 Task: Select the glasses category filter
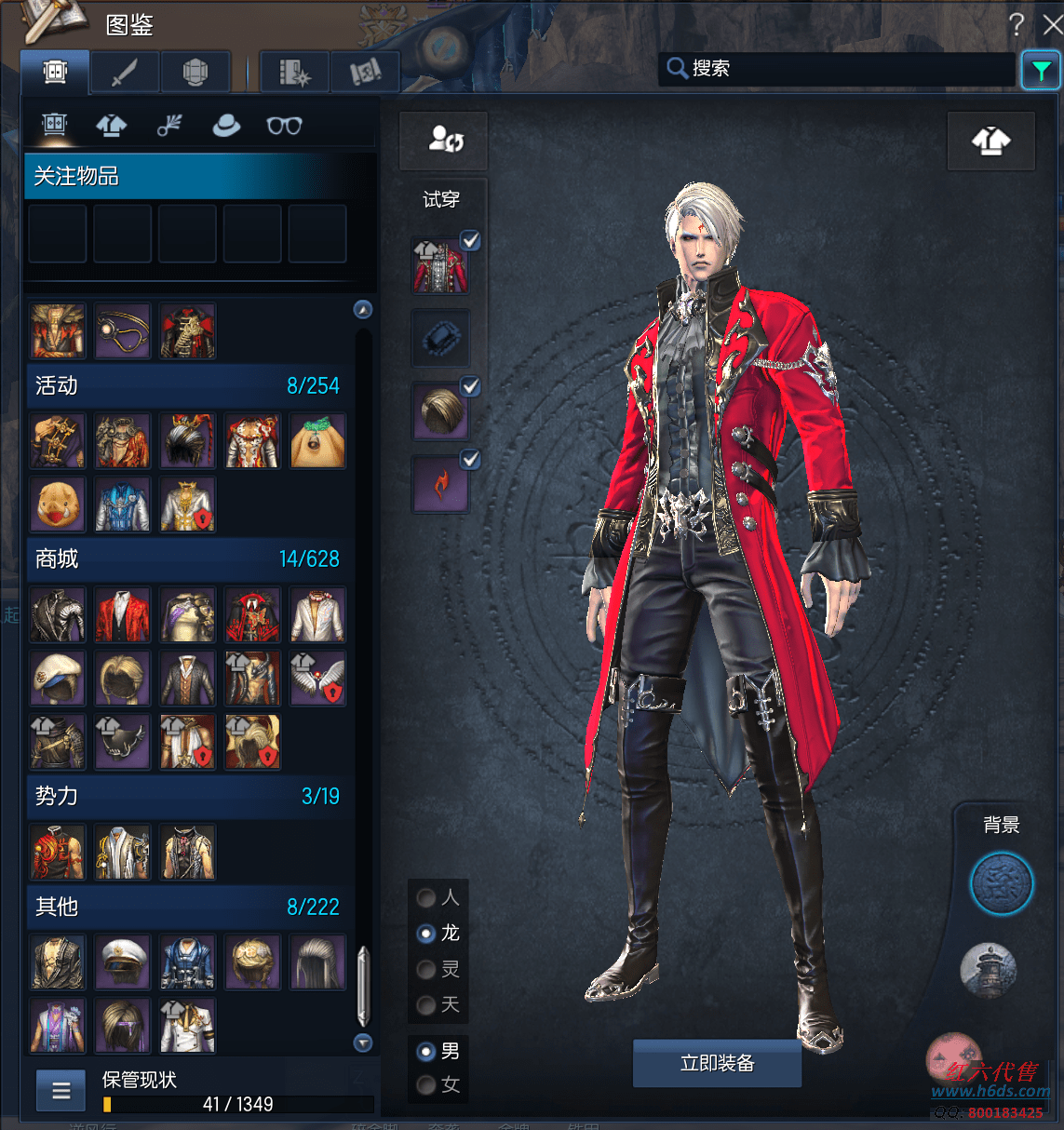click(x=284, y=126)
